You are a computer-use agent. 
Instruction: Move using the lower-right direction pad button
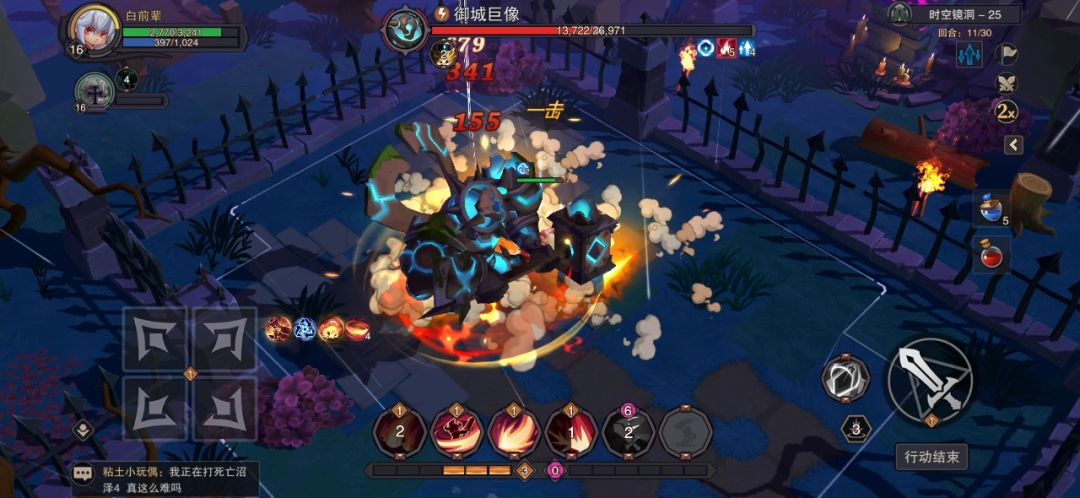pos(224,409)
